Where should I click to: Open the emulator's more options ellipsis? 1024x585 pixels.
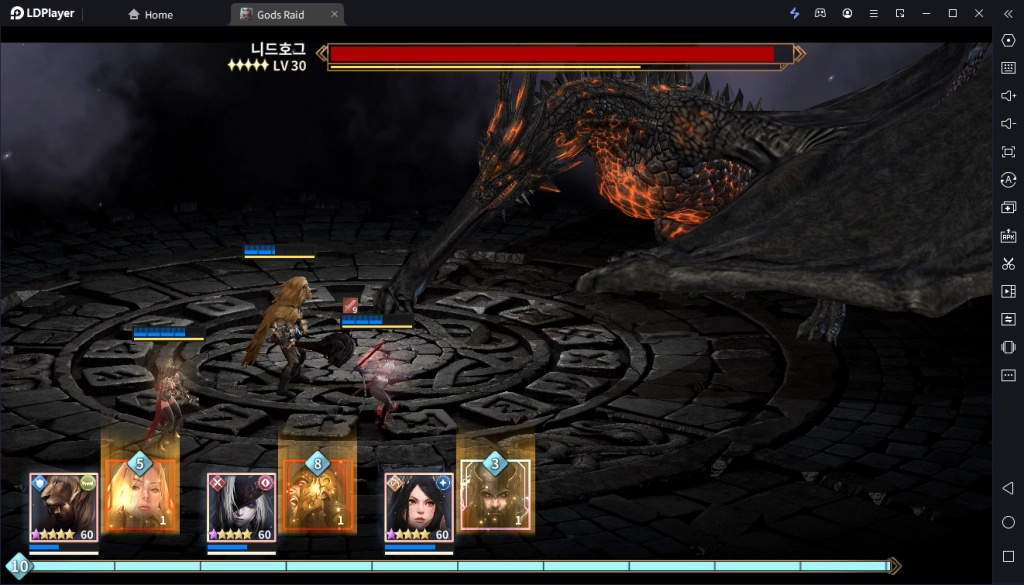point(1008,376)
